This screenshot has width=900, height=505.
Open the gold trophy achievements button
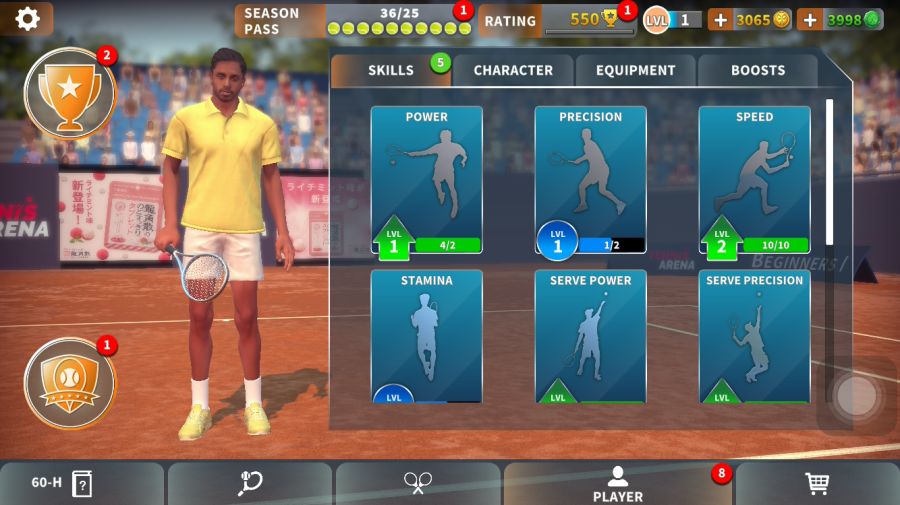69,93
